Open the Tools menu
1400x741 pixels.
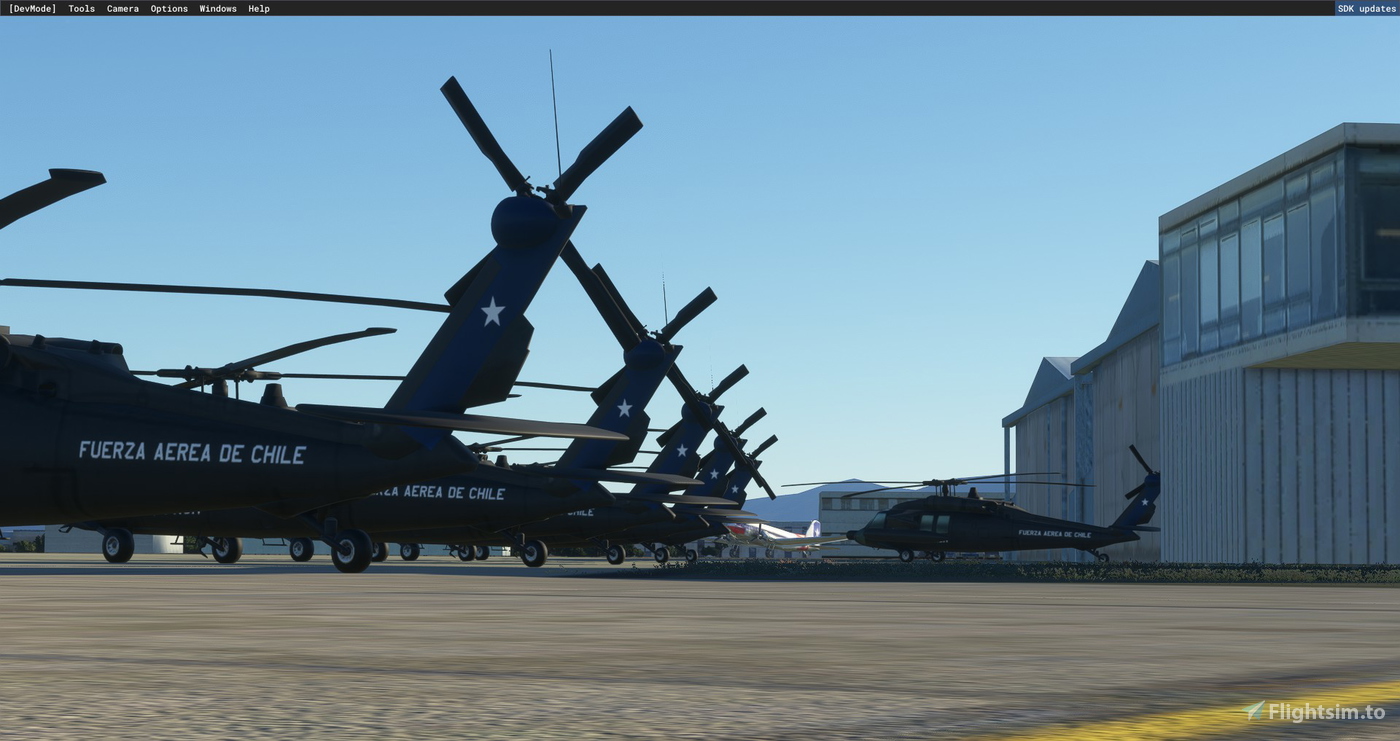pyautogui.click(x=80, y=8)
